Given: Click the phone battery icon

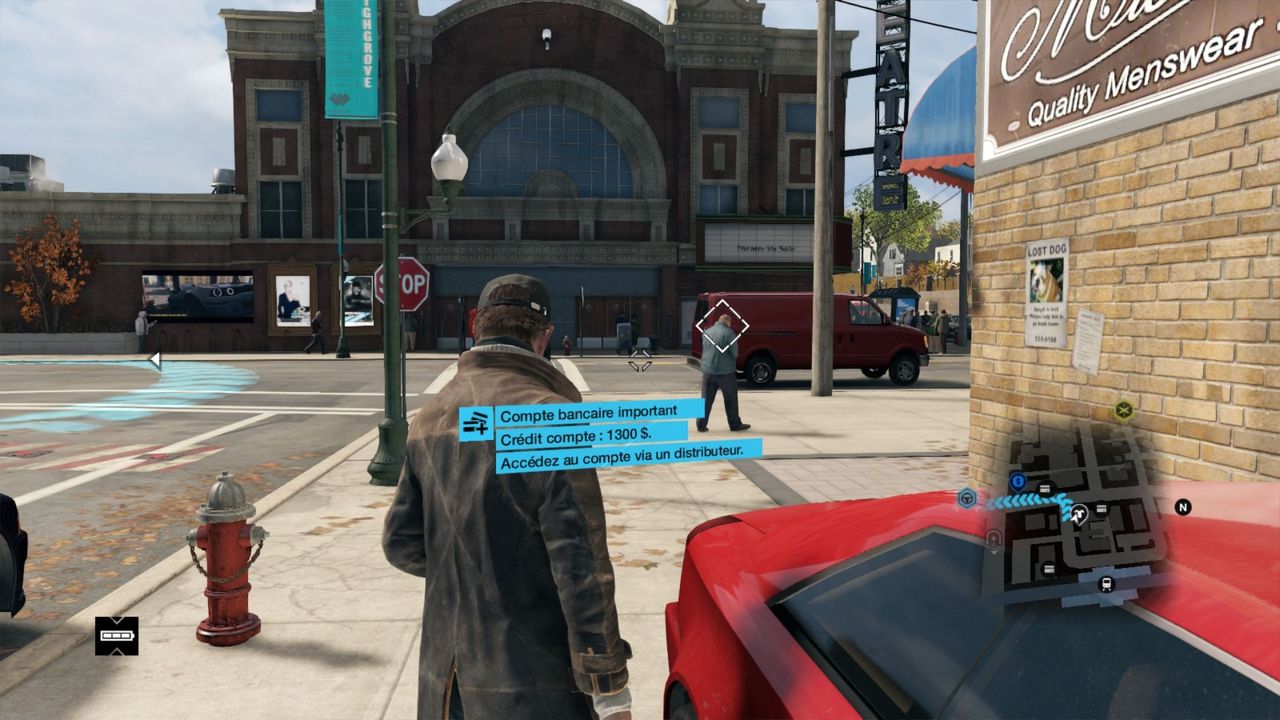Looking at the screenshot, I should click(117, 636).
